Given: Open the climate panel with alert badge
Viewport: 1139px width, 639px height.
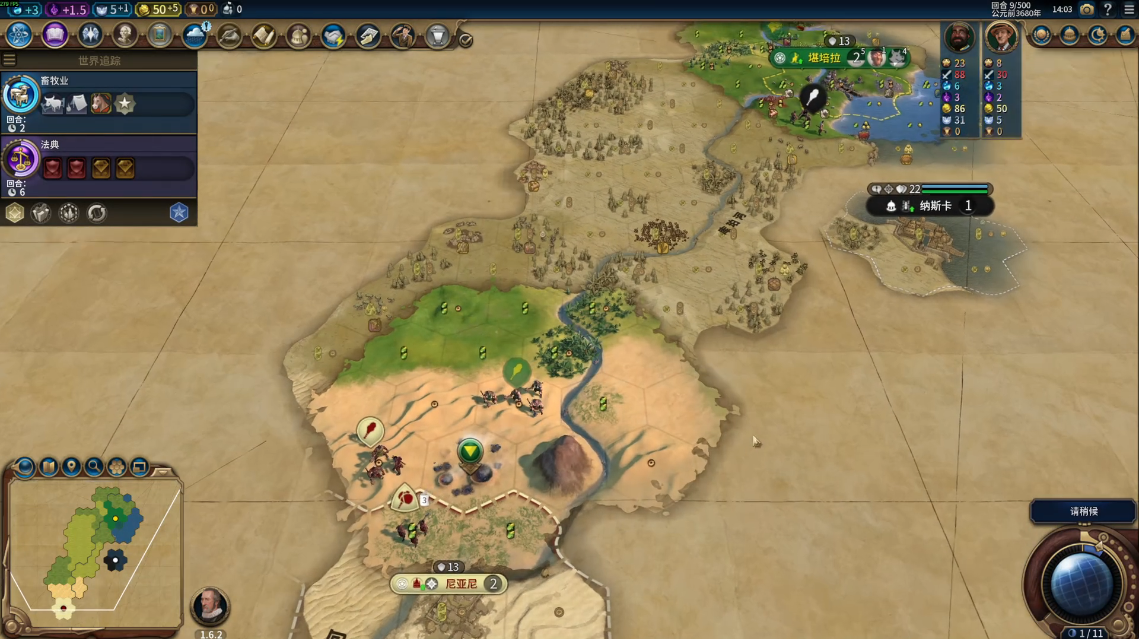Looking at the screenshot, I should [196, 36].
